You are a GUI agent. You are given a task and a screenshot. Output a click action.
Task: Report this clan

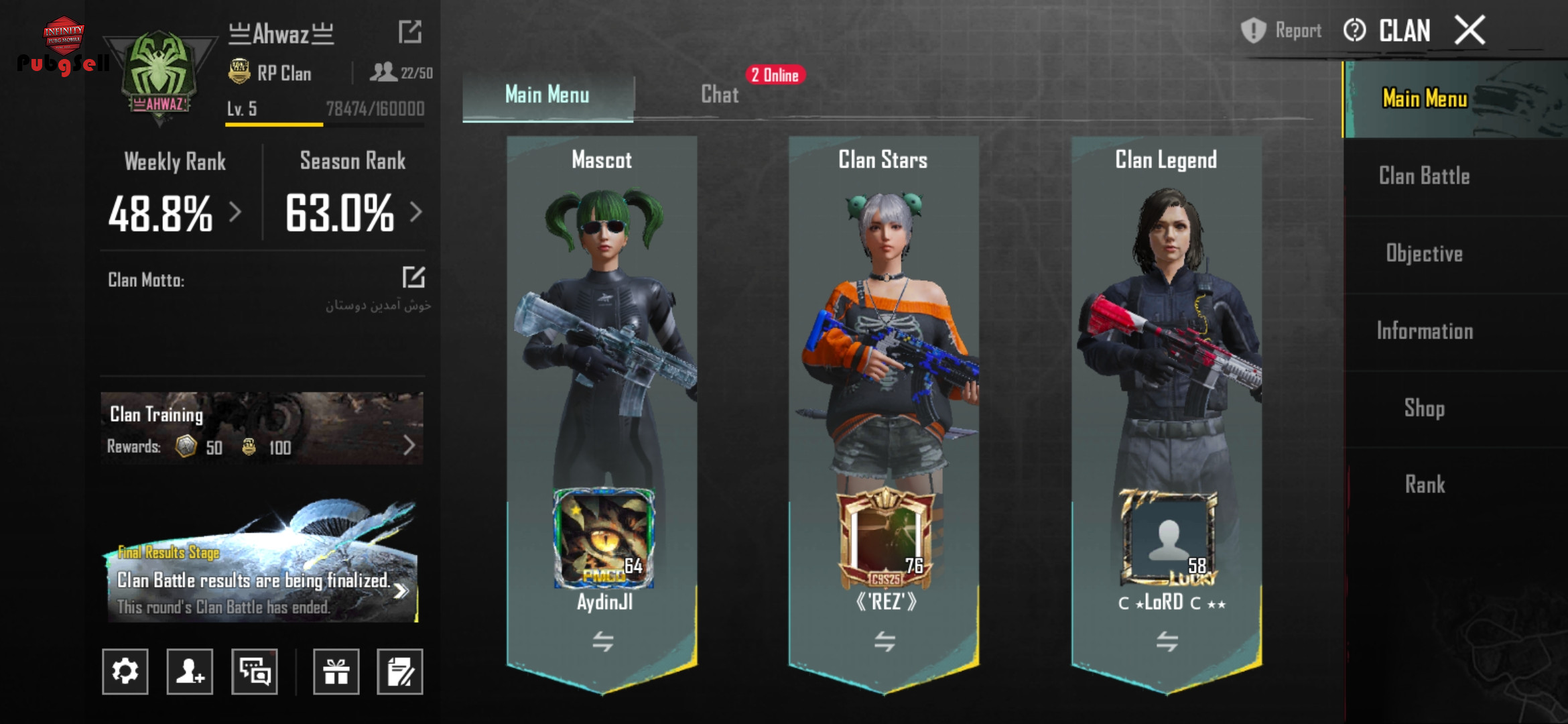pos(1281,31)
